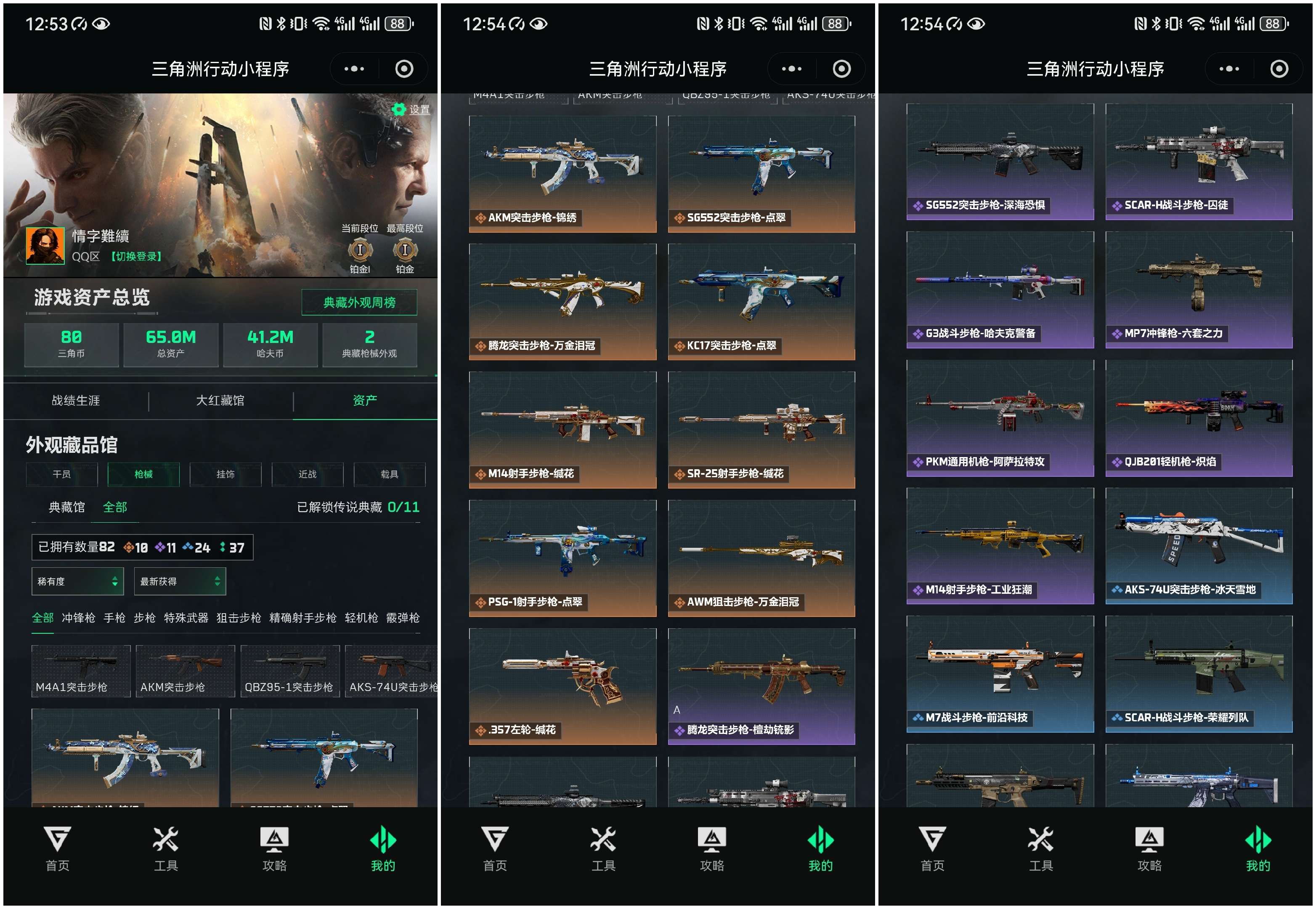Switch to the 大红藏馆 tab
This screenshot has width=1316, height=909.
pos(220,401)
